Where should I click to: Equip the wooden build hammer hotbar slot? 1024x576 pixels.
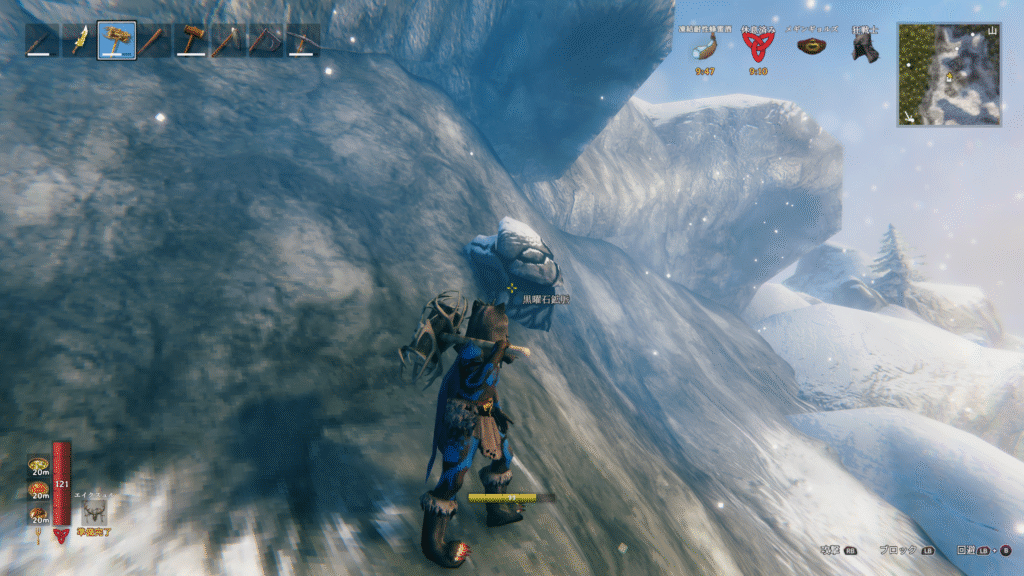coord(190,40)
